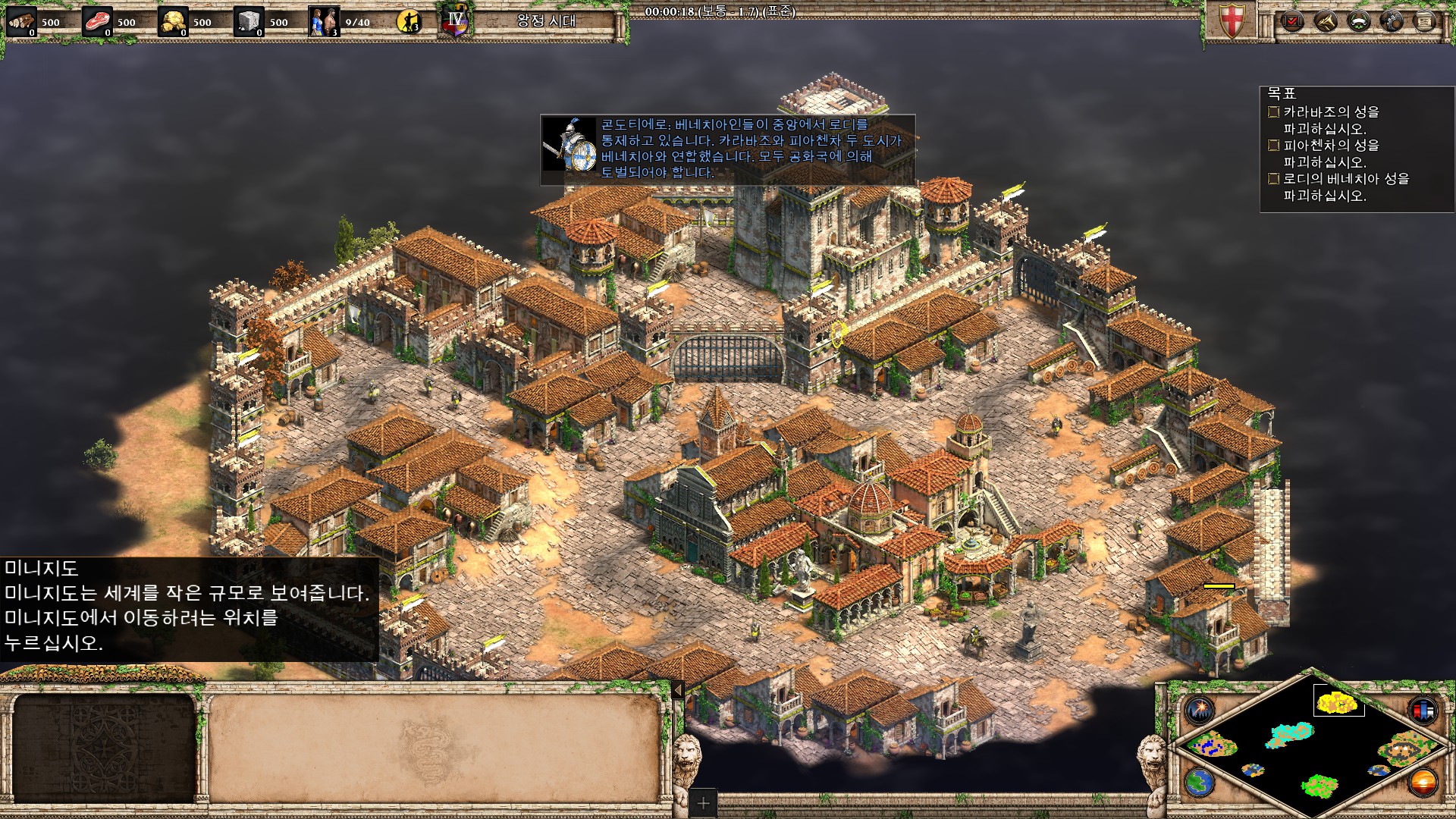Click the gold resource icon
1456x819 pixels.
tap(173, 22)
